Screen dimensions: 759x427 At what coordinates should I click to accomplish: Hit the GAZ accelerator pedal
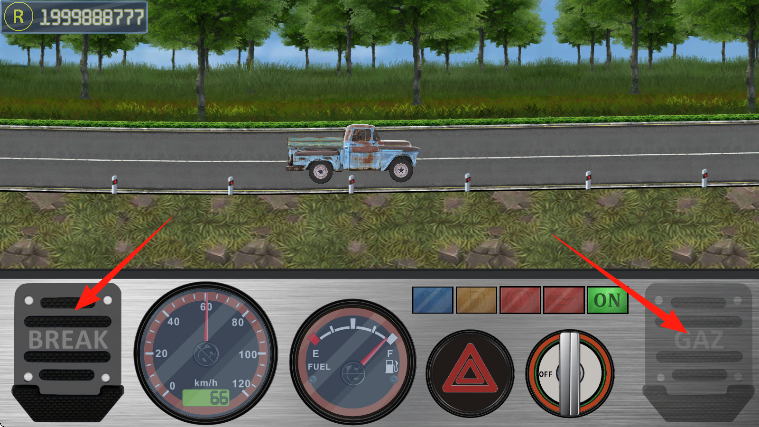[x=698, y=343]
